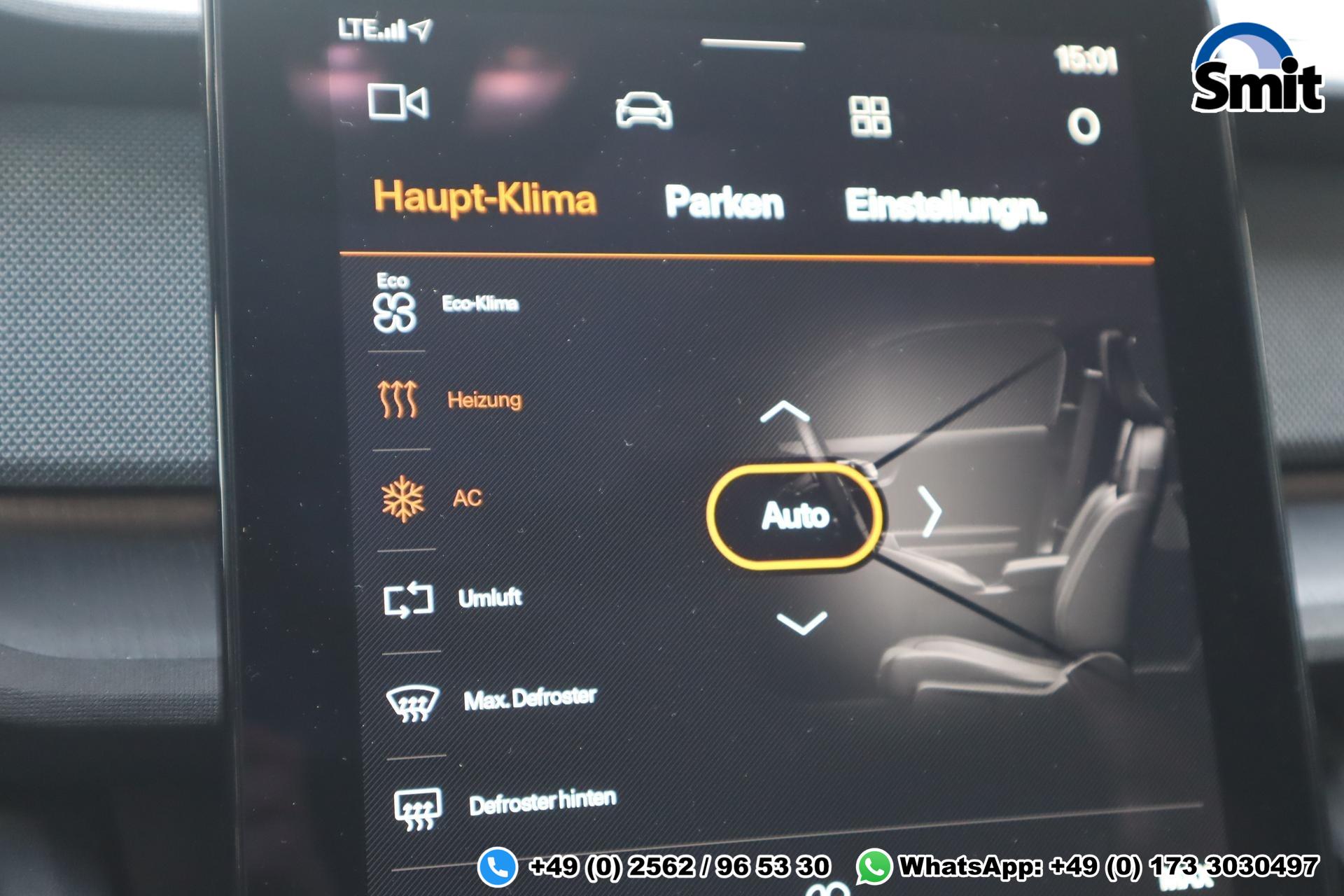Select the Einstellungn. tab
The height and width of the screenshot is (896, 1344).
click(x=945, y=207)
